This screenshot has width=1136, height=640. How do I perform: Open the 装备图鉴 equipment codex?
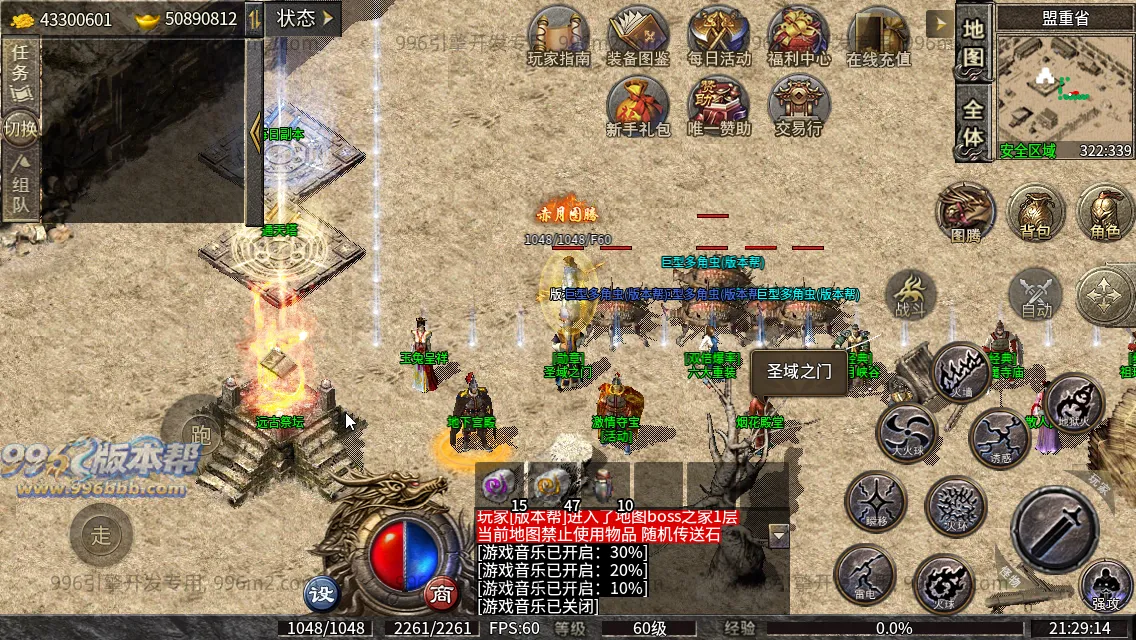(x=638, y=37)
